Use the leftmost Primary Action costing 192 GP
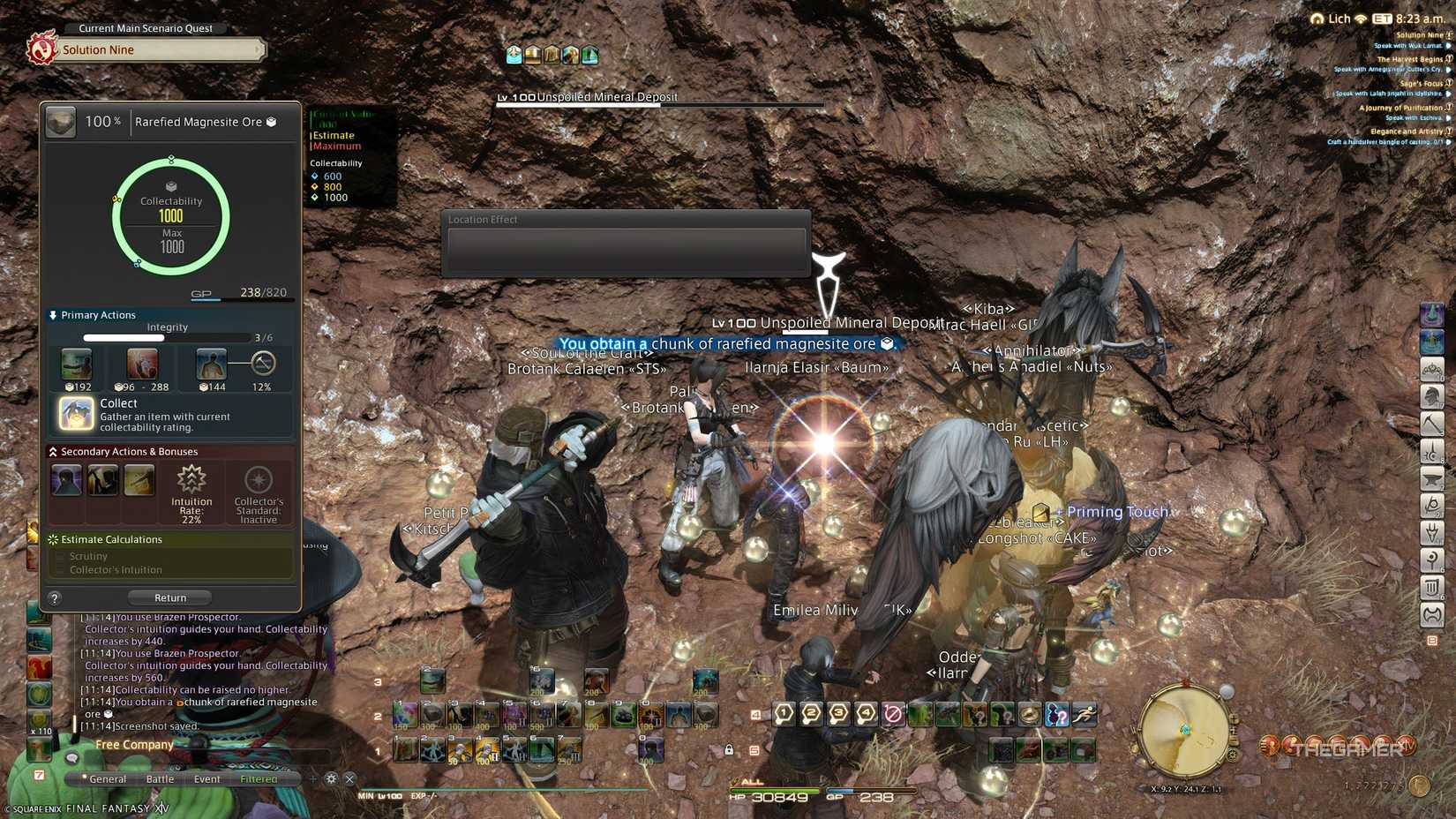 click(75, 364)
